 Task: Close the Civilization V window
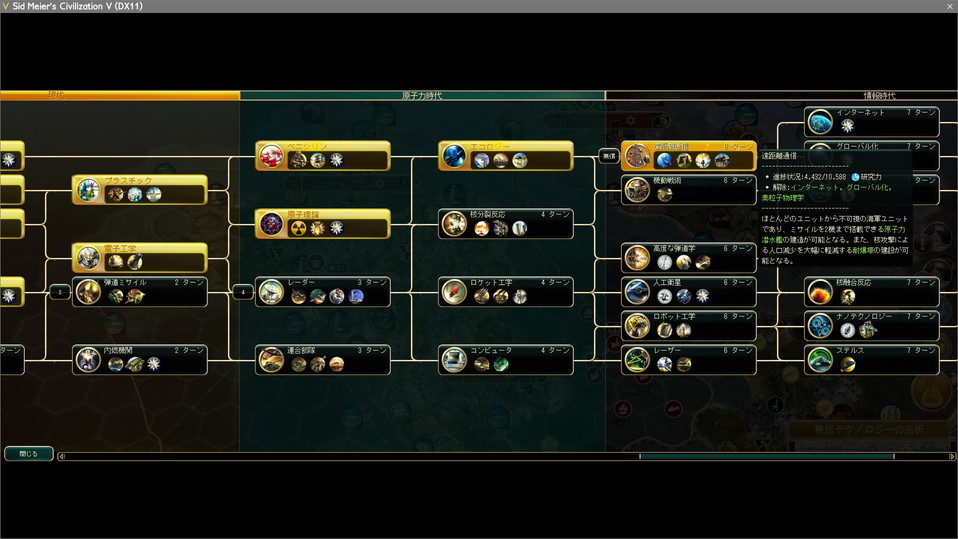(948, 6)
